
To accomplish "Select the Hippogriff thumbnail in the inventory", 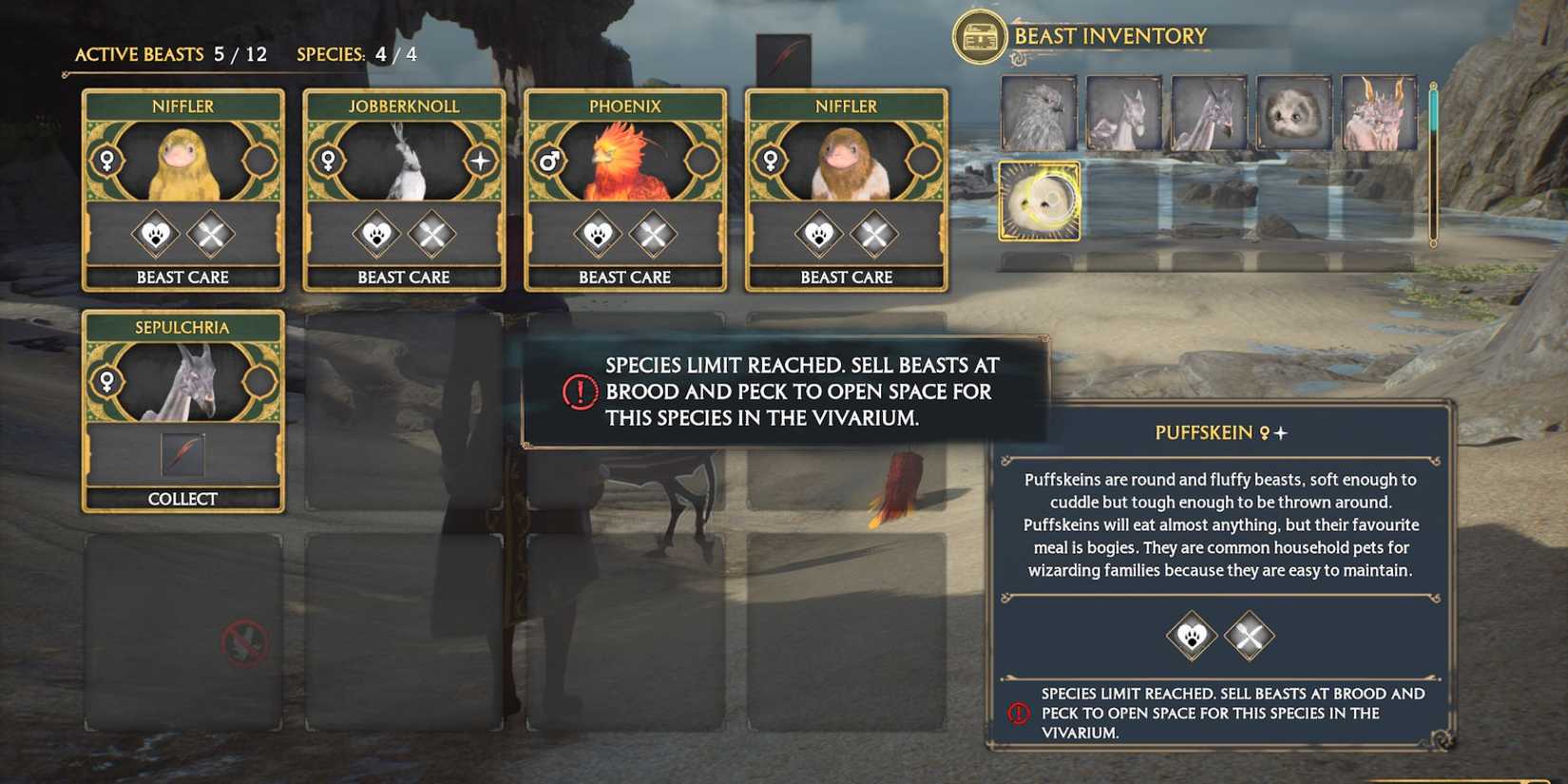I will (1039, 111).
